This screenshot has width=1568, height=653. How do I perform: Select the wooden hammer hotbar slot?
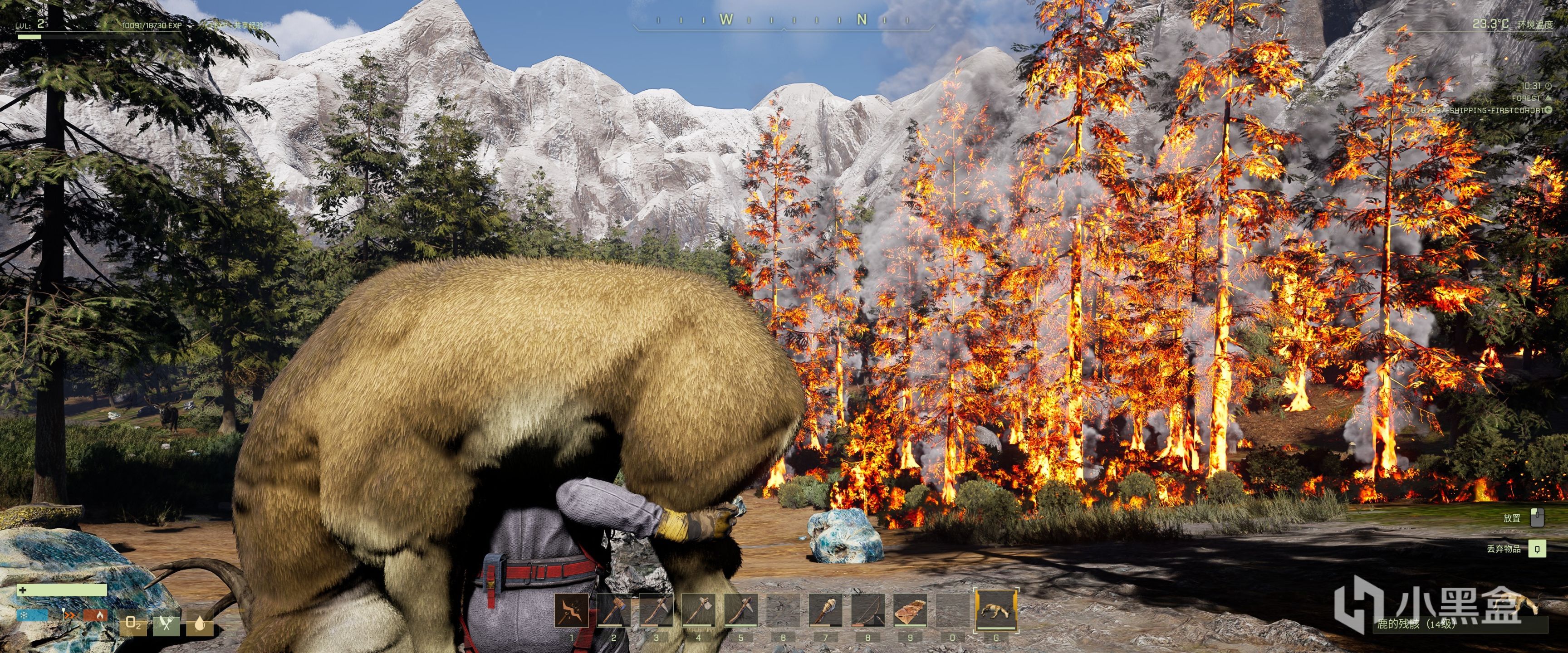click(x=613, y=610)
